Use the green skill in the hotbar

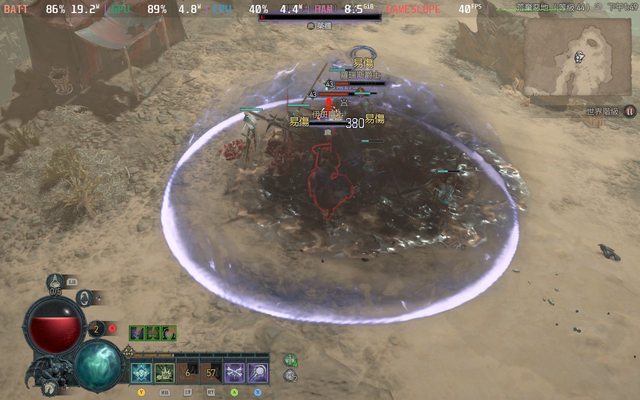click(x=164, y=373)
